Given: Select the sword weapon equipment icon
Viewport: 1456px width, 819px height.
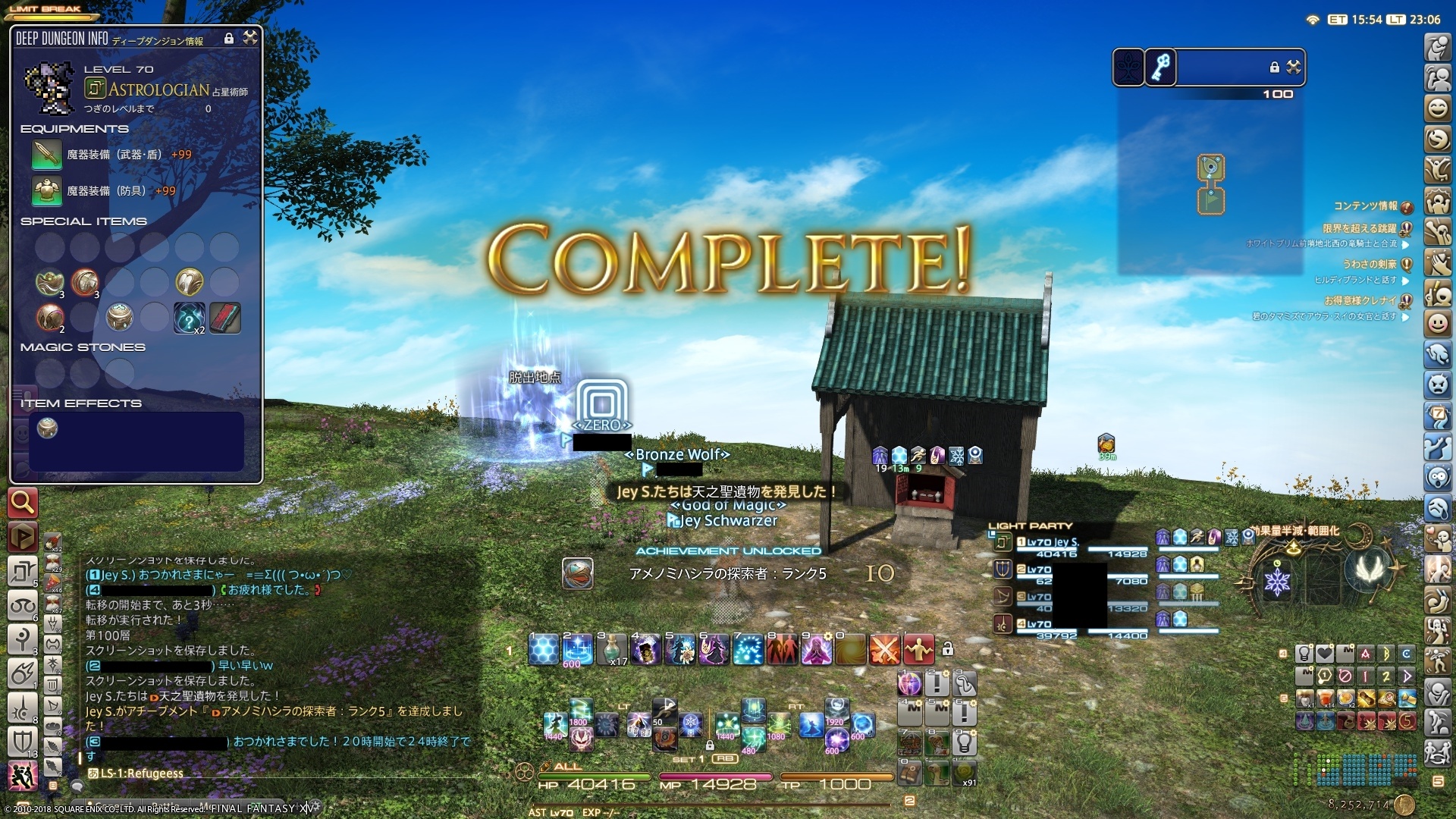Looking at the screenshot, I should 46,155.
